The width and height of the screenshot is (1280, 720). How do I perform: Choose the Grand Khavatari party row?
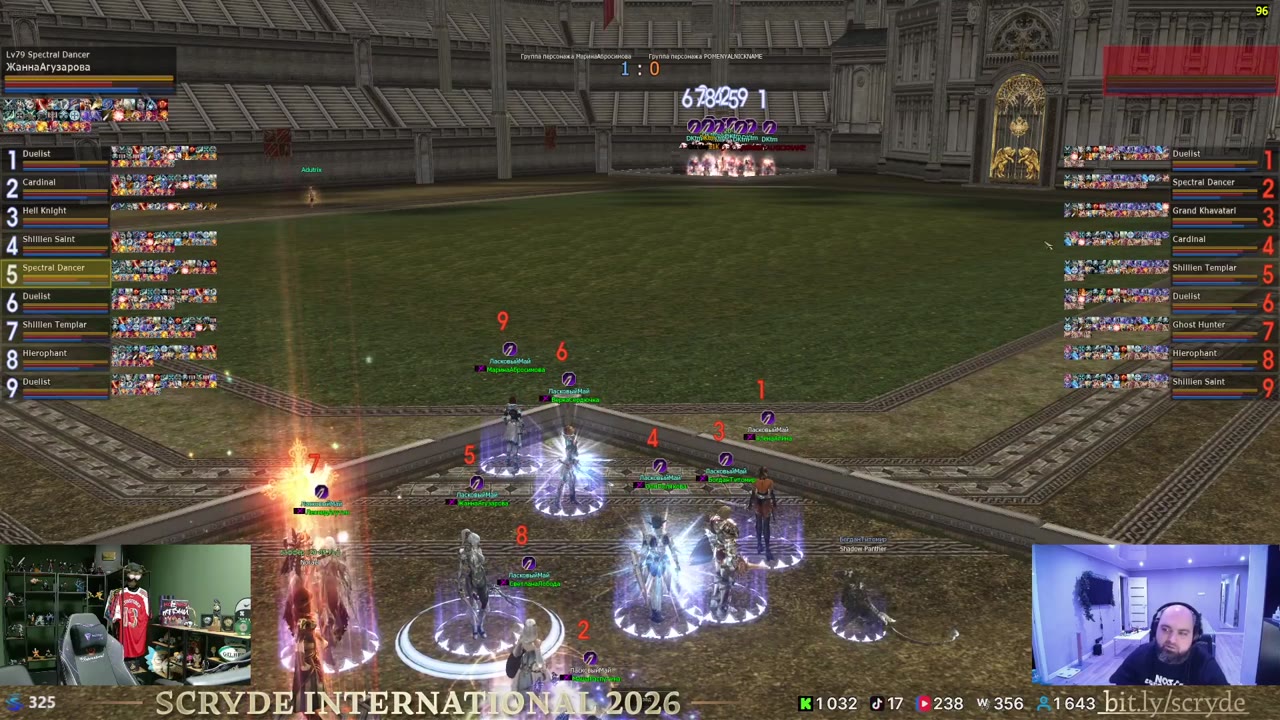tap(1214, 212)
